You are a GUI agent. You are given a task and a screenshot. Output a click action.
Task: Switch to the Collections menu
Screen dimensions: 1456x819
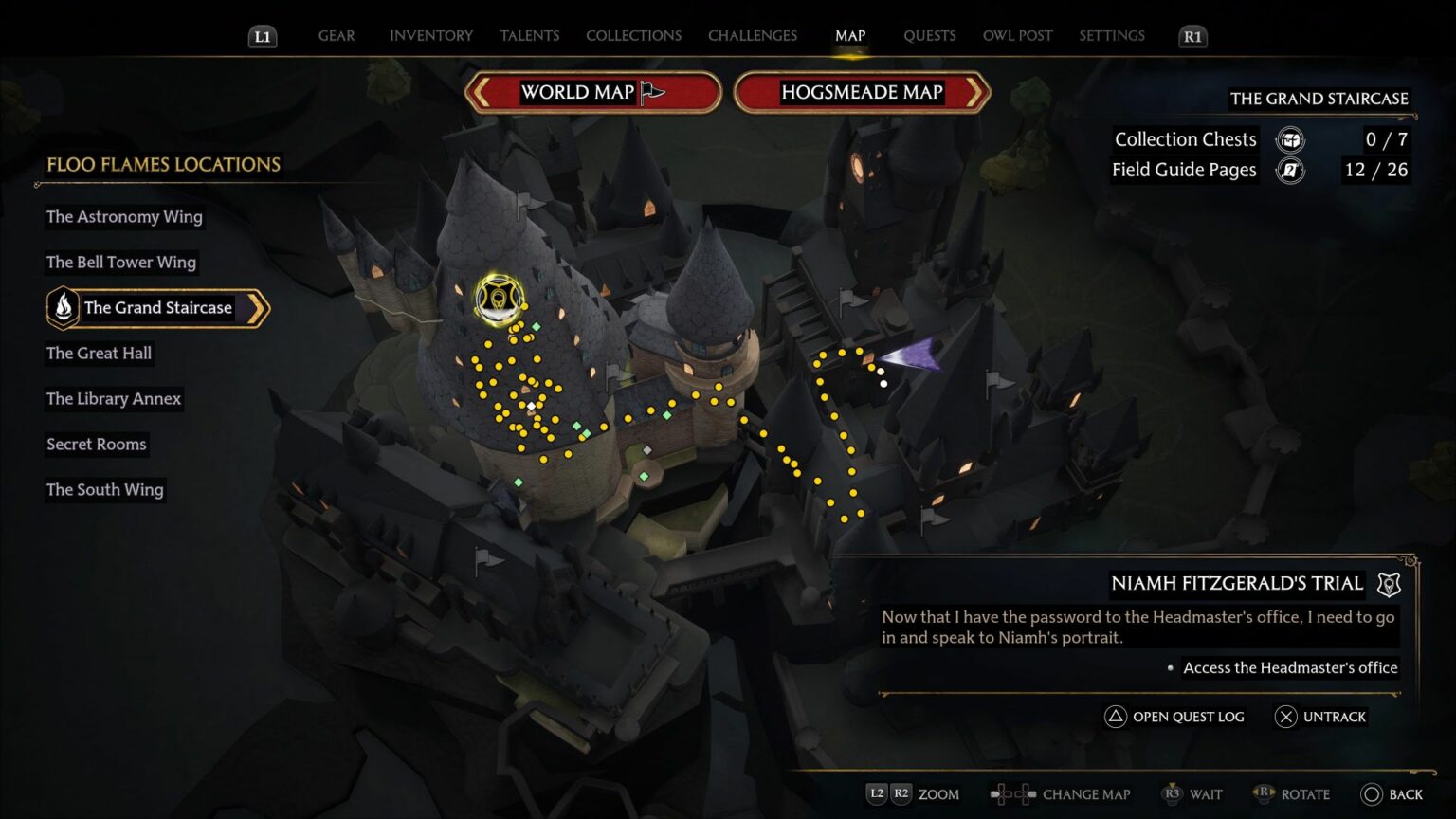point(633,35)
